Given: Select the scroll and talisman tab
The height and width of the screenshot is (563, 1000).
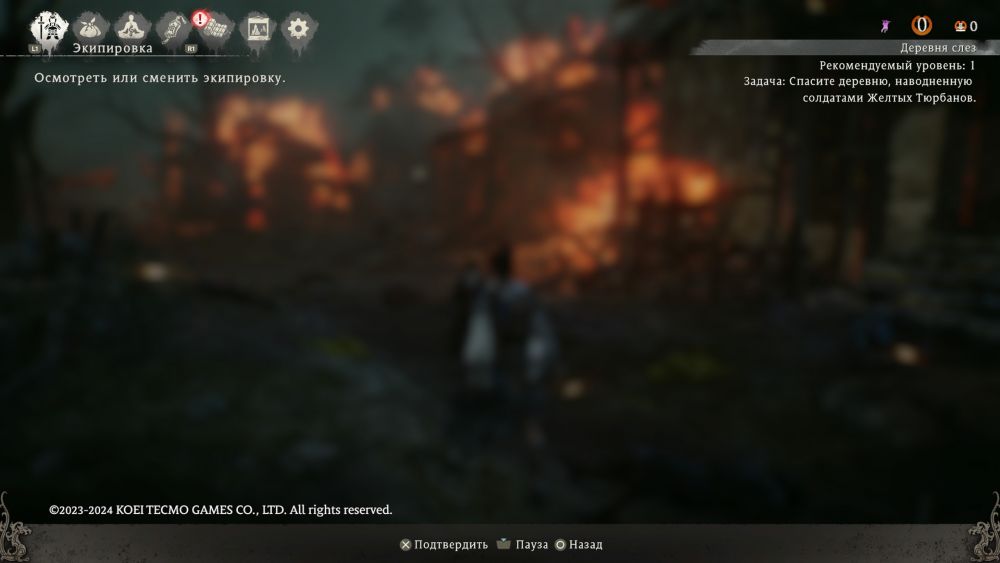Looking at the screenshot, I should tap(172, 27).
